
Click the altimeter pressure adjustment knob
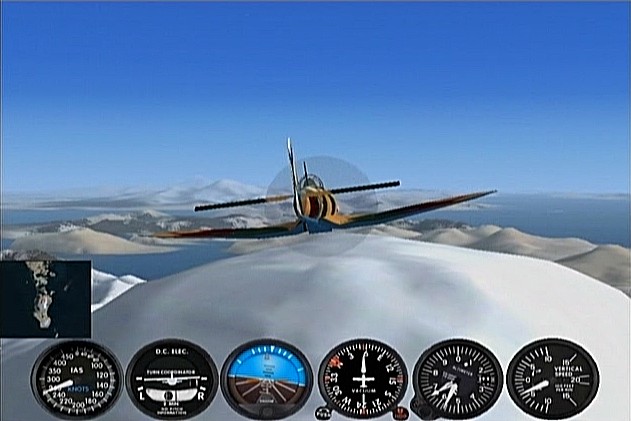(x=422, y=411)
